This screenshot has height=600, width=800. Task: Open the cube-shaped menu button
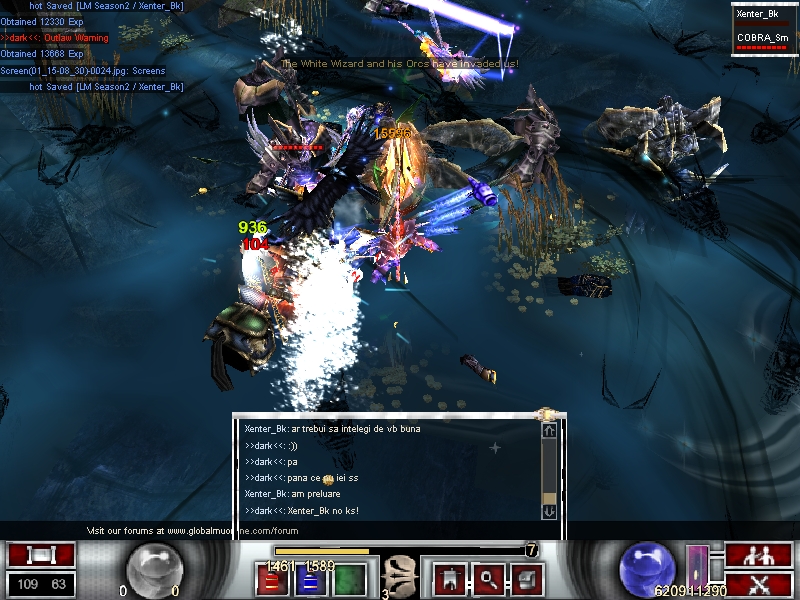[527, 578]
